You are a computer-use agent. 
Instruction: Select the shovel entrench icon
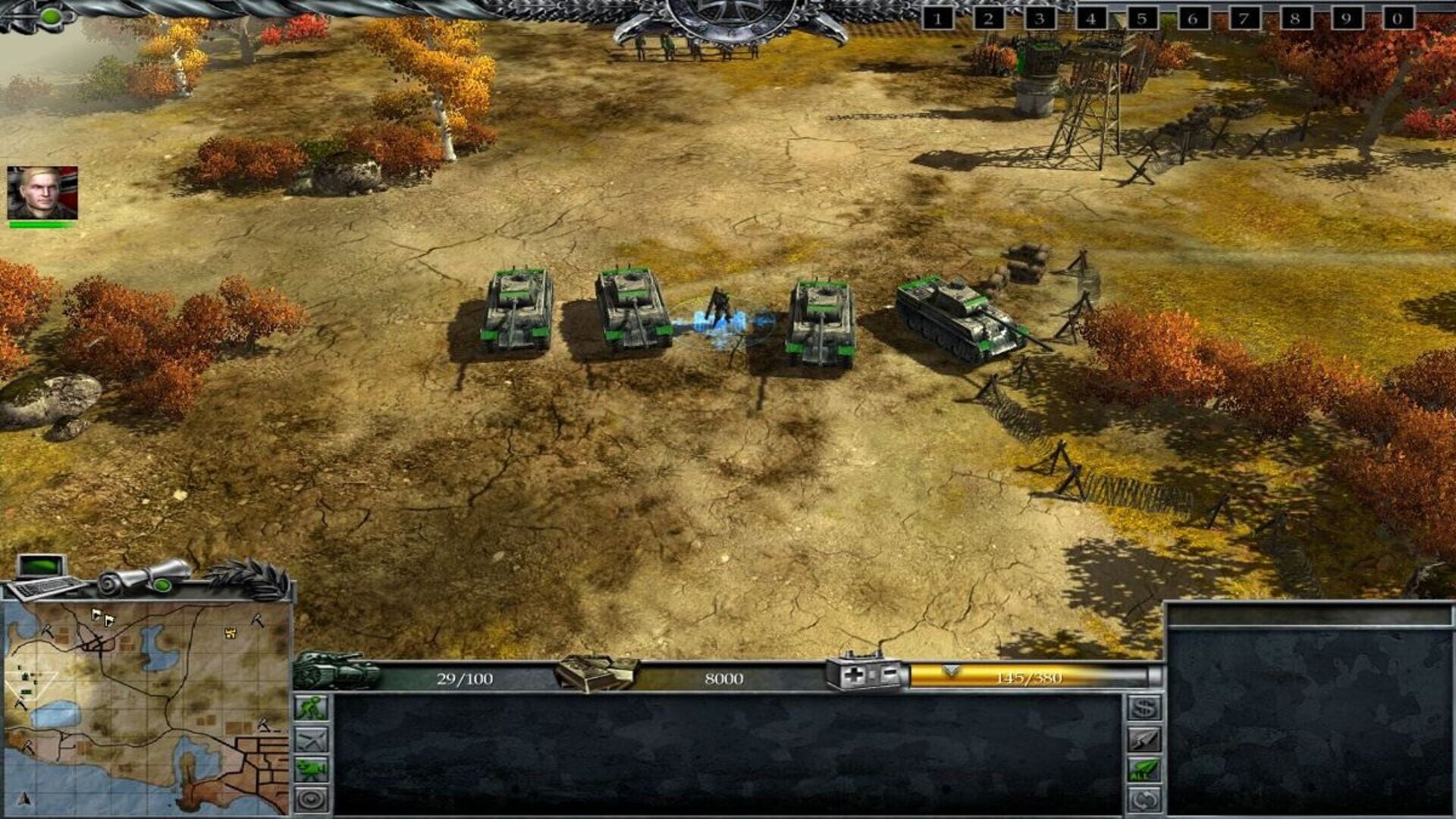311,707
